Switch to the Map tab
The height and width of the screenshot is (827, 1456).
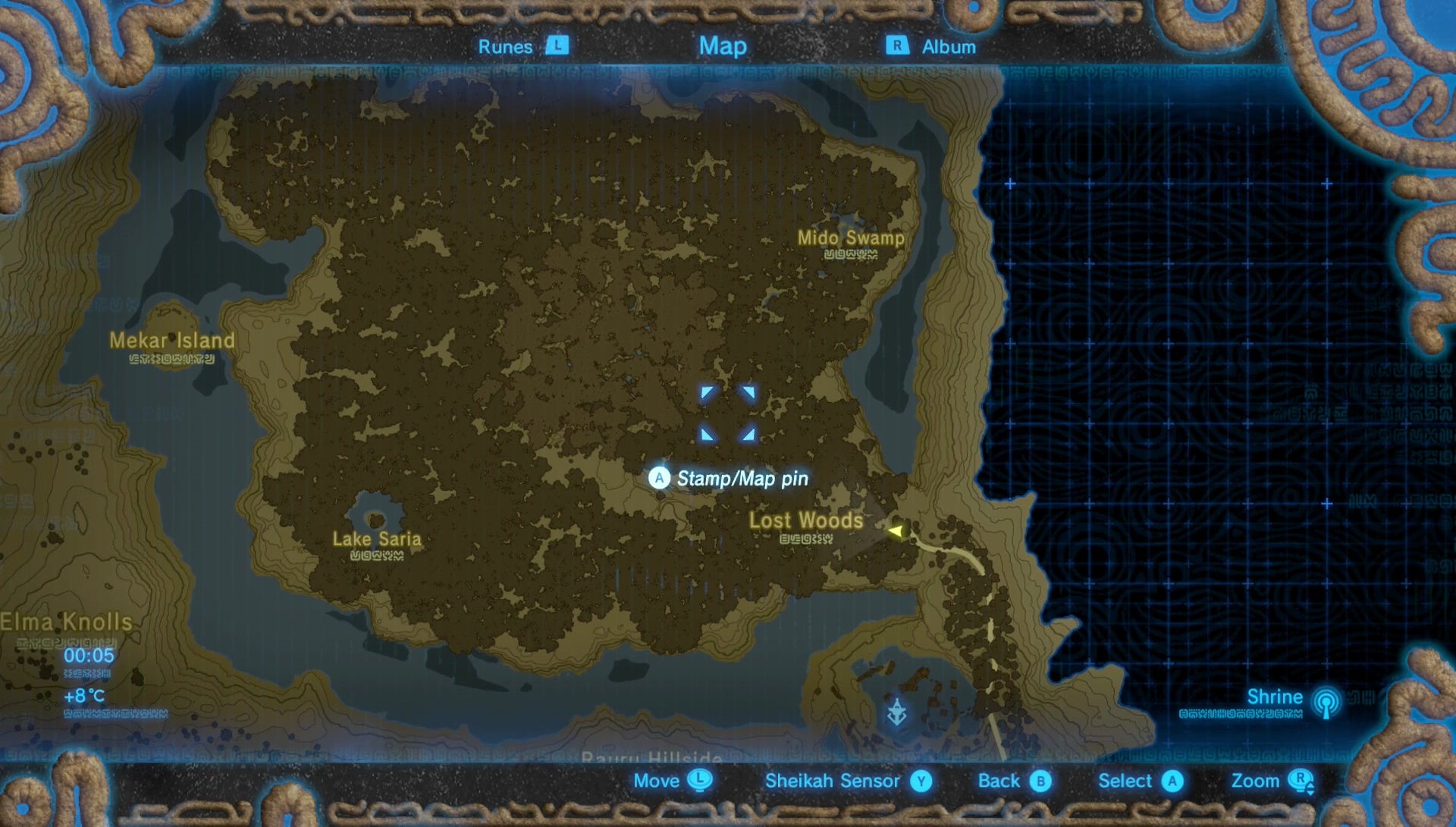tap(722, 46)
